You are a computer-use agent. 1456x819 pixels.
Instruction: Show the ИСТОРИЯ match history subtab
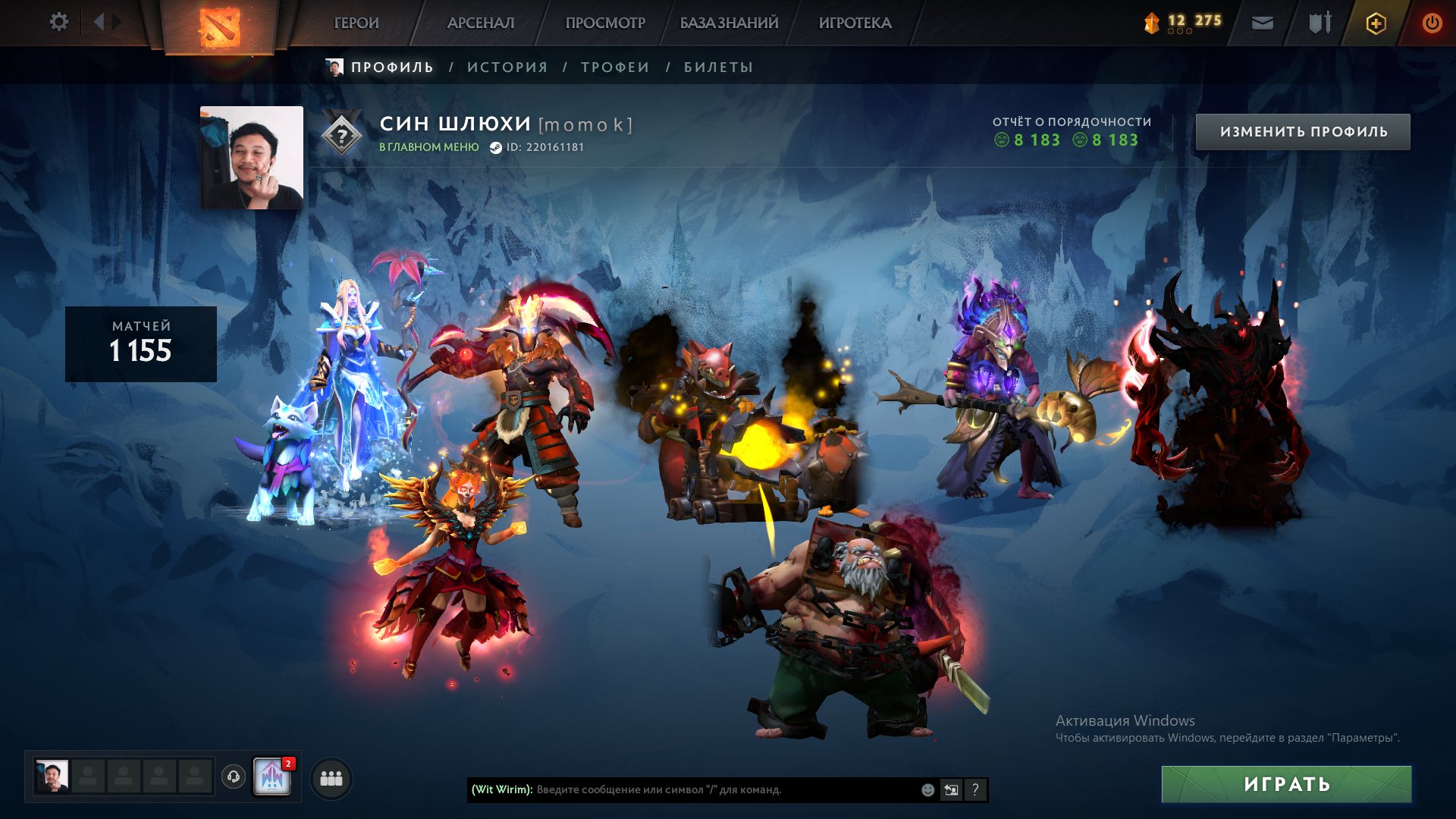(507, 67)
